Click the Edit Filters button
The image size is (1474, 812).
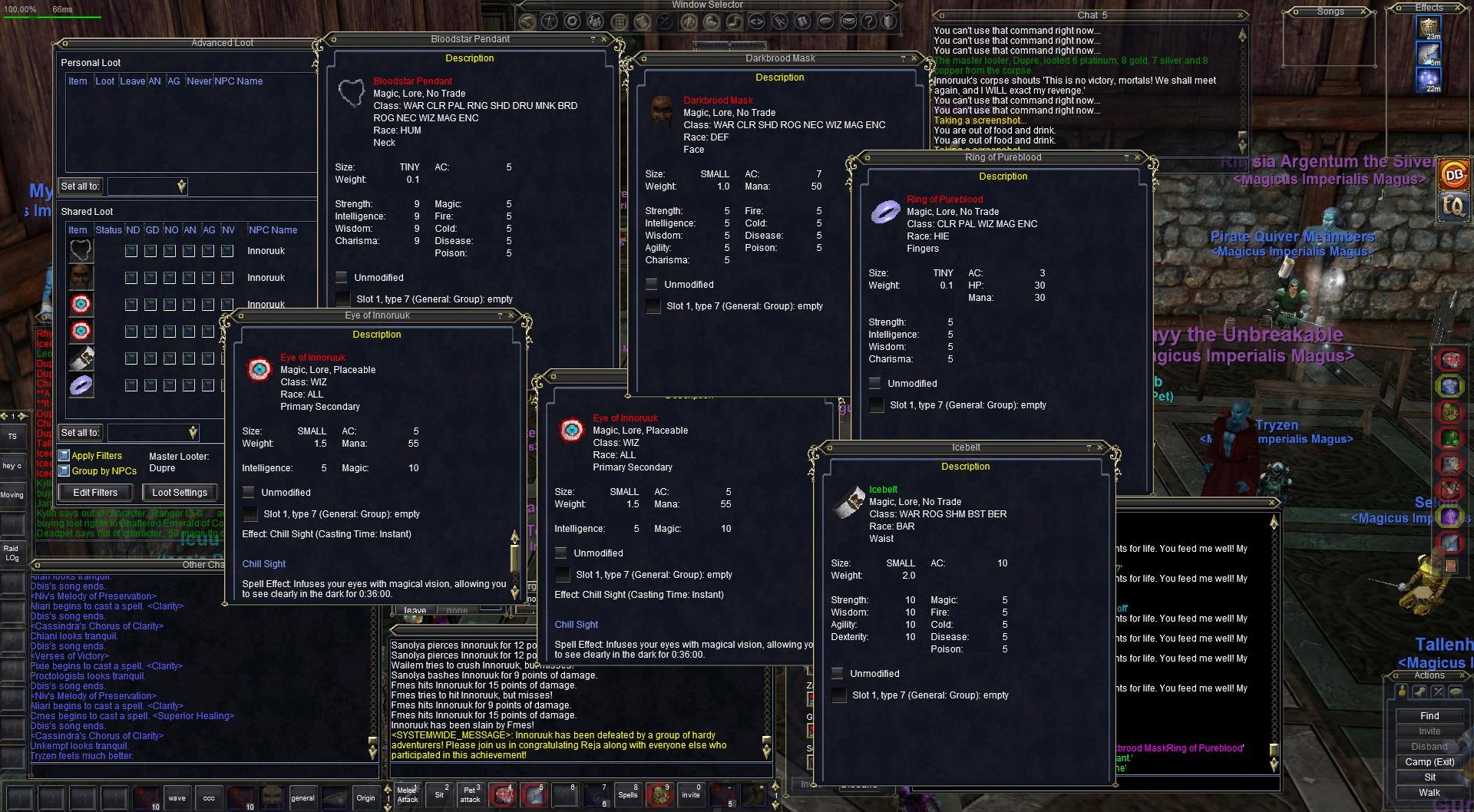point(95,493)
